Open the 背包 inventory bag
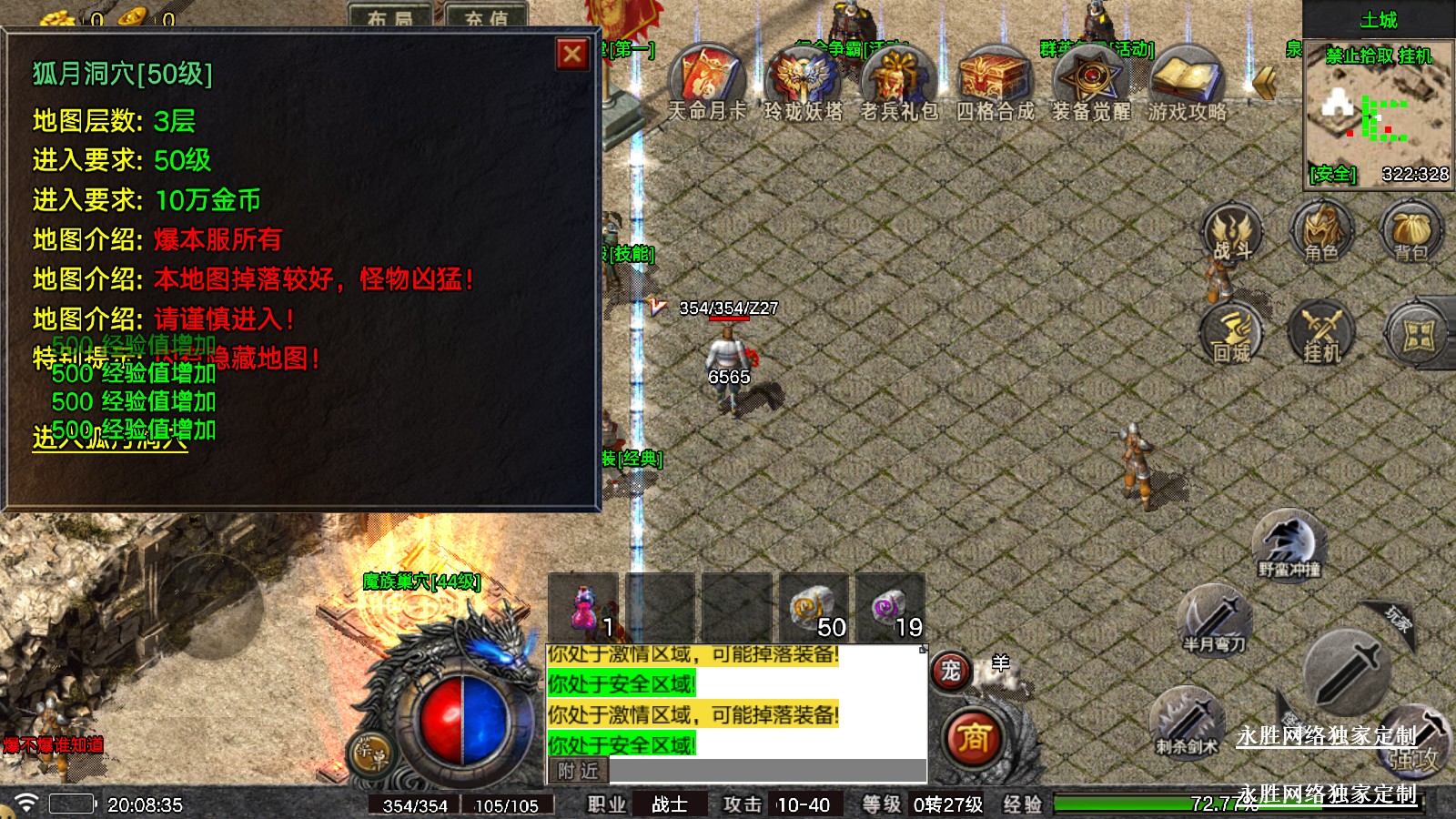The image size is (1456, 819). (x=1410, y=232)
